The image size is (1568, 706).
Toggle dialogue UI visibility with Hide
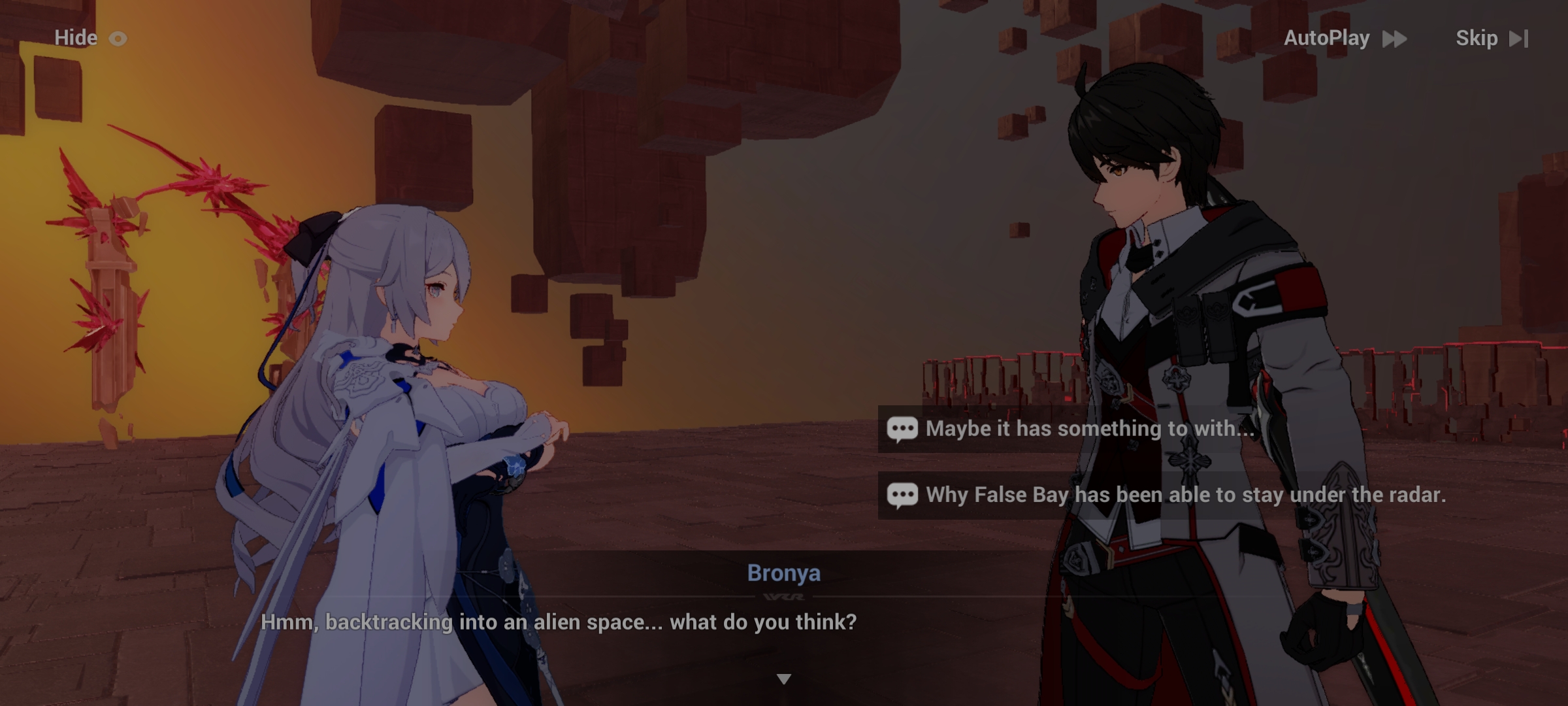91,37
